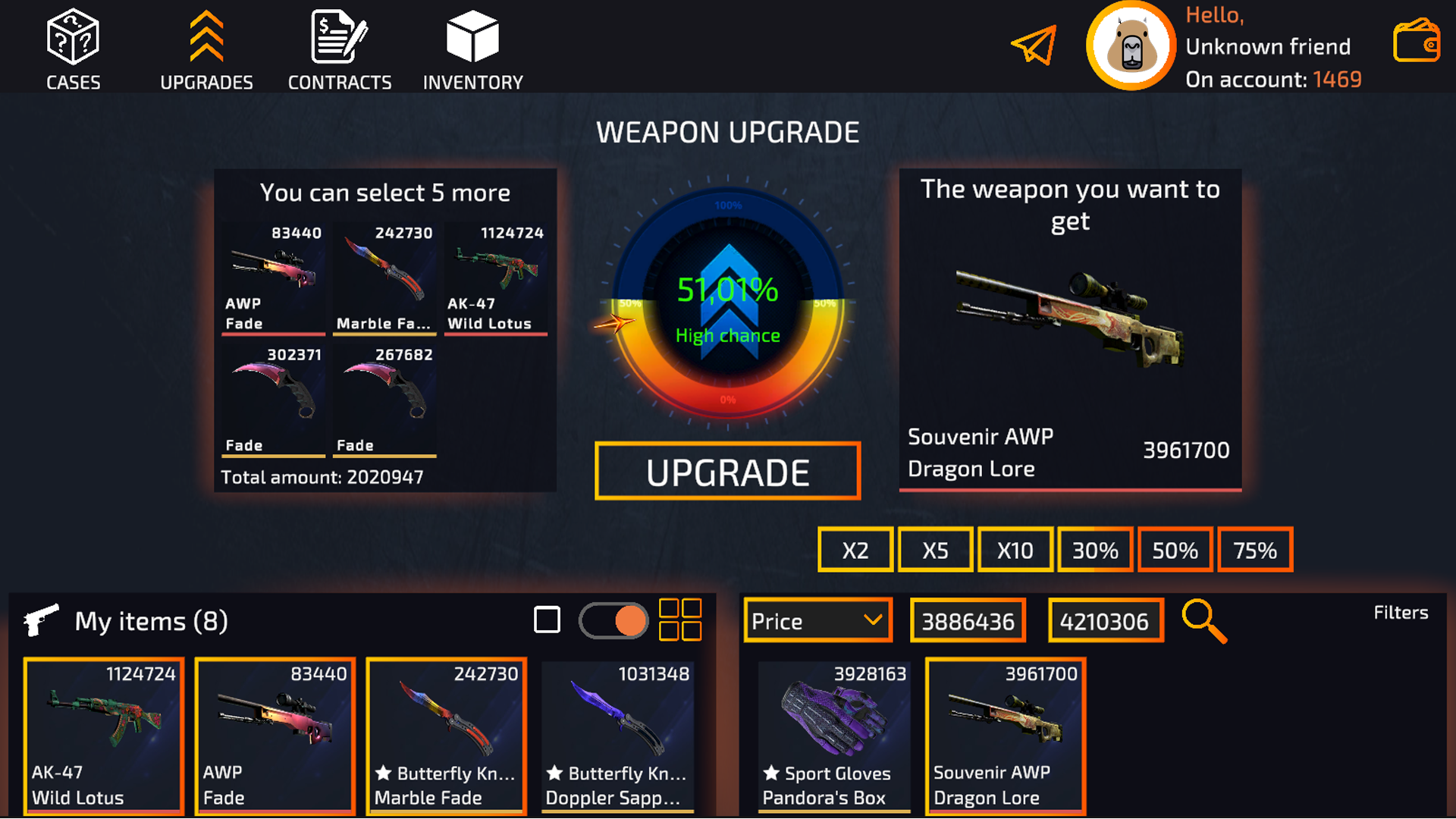Open the Price sorting dropdown
Image resolution: width=1456 pixels, height=819 pixels.
pos(817,620)
